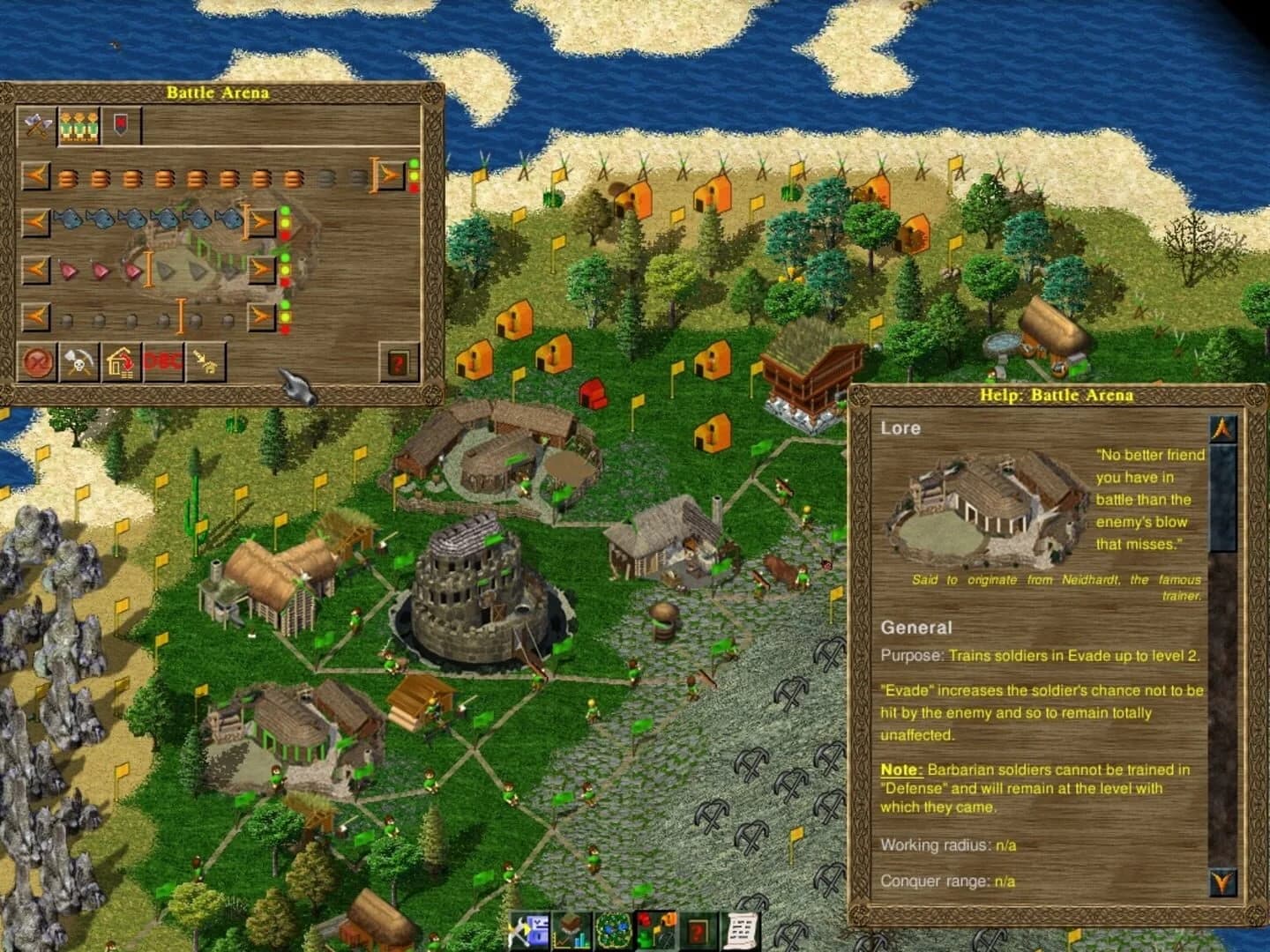The image size is (1270, 952).
Task: Click the question mark button in Battle Arena panel
Action: click(x=397, y=362)
